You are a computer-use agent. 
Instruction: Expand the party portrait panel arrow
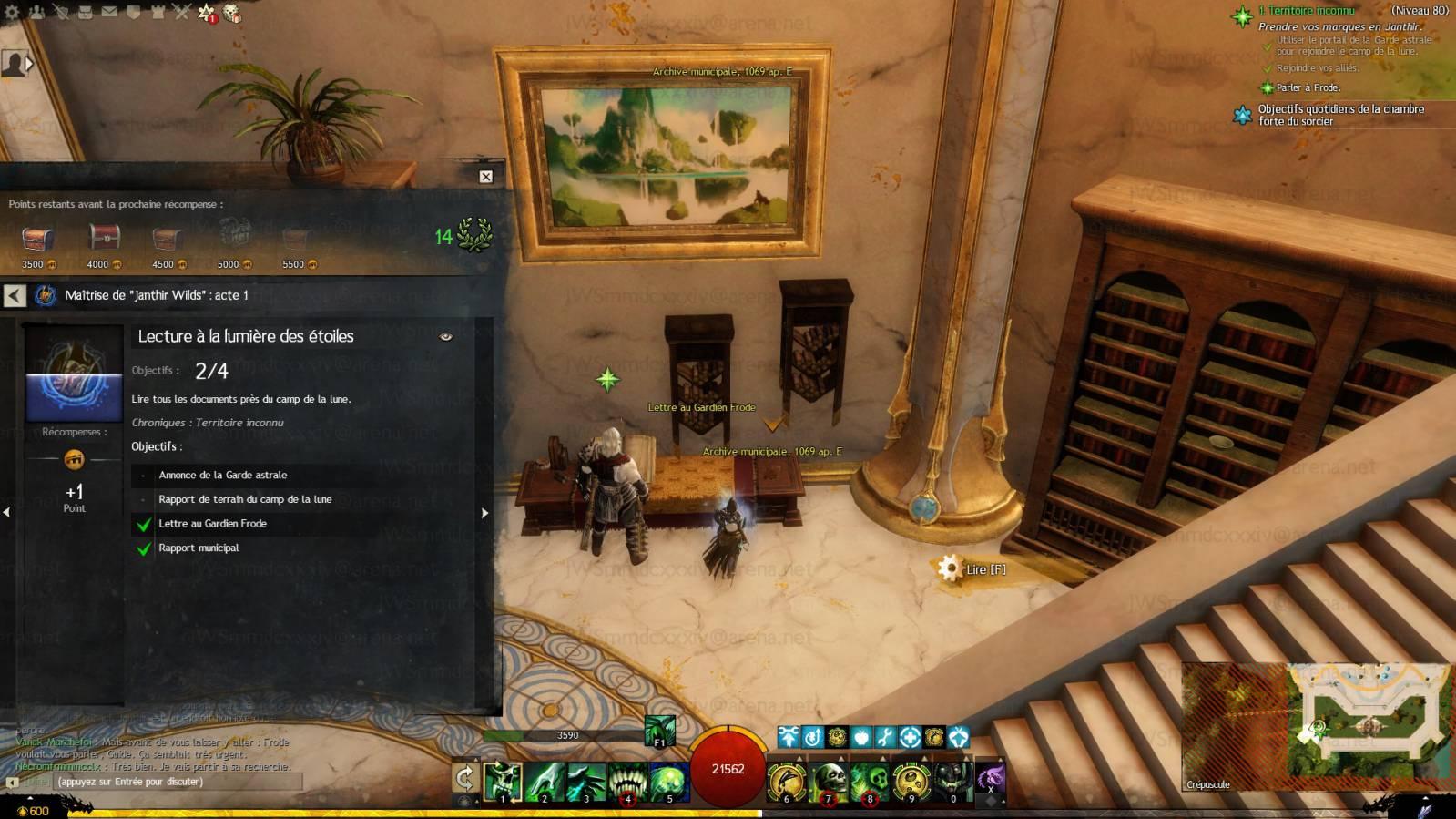pos(29,64)
